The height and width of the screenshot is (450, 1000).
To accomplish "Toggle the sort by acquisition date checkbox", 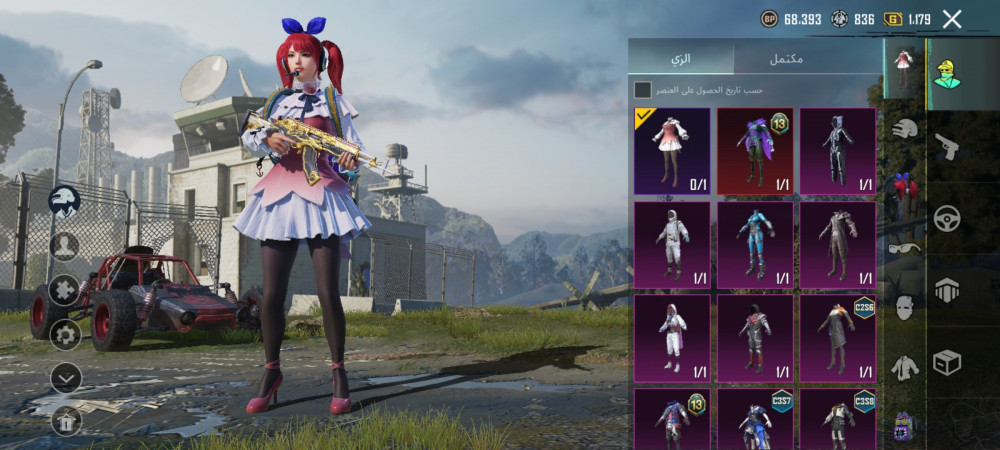I will (642, 90).
